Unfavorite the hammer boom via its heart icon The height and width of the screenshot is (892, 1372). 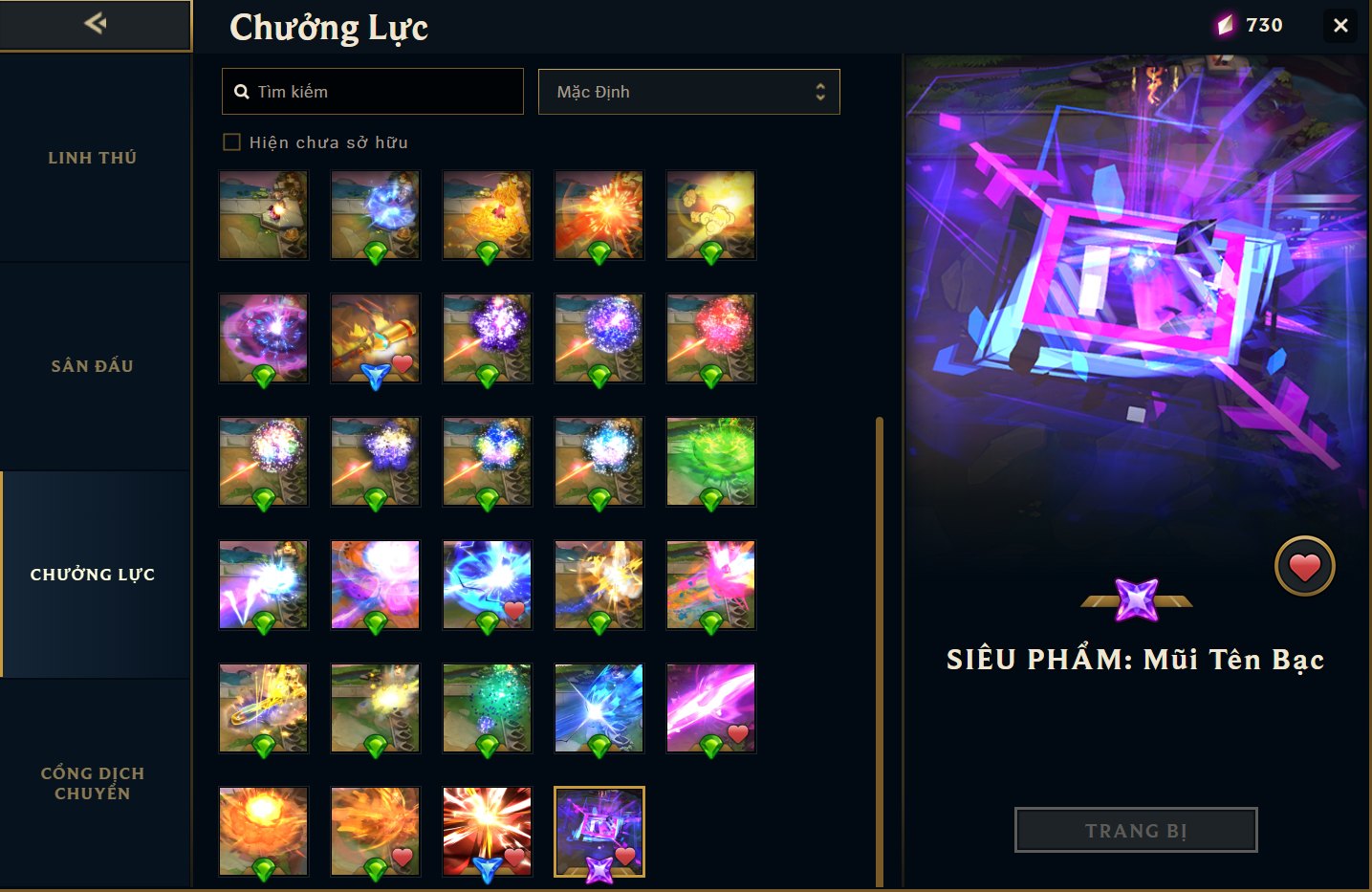pyautogui.click(x=402, y=364)
